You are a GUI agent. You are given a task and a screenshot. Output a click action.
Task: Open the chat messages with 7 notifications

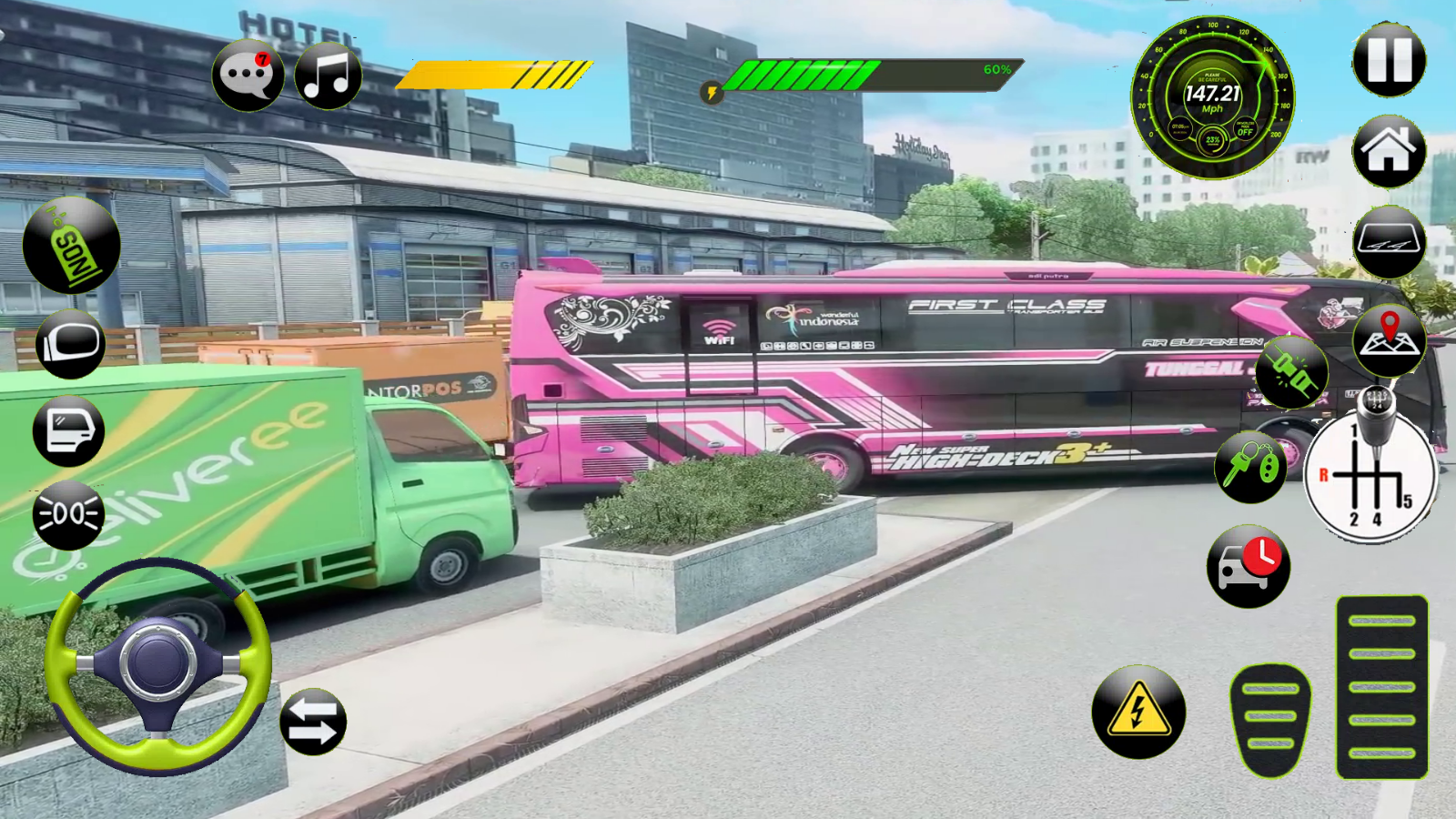[247, 75]
